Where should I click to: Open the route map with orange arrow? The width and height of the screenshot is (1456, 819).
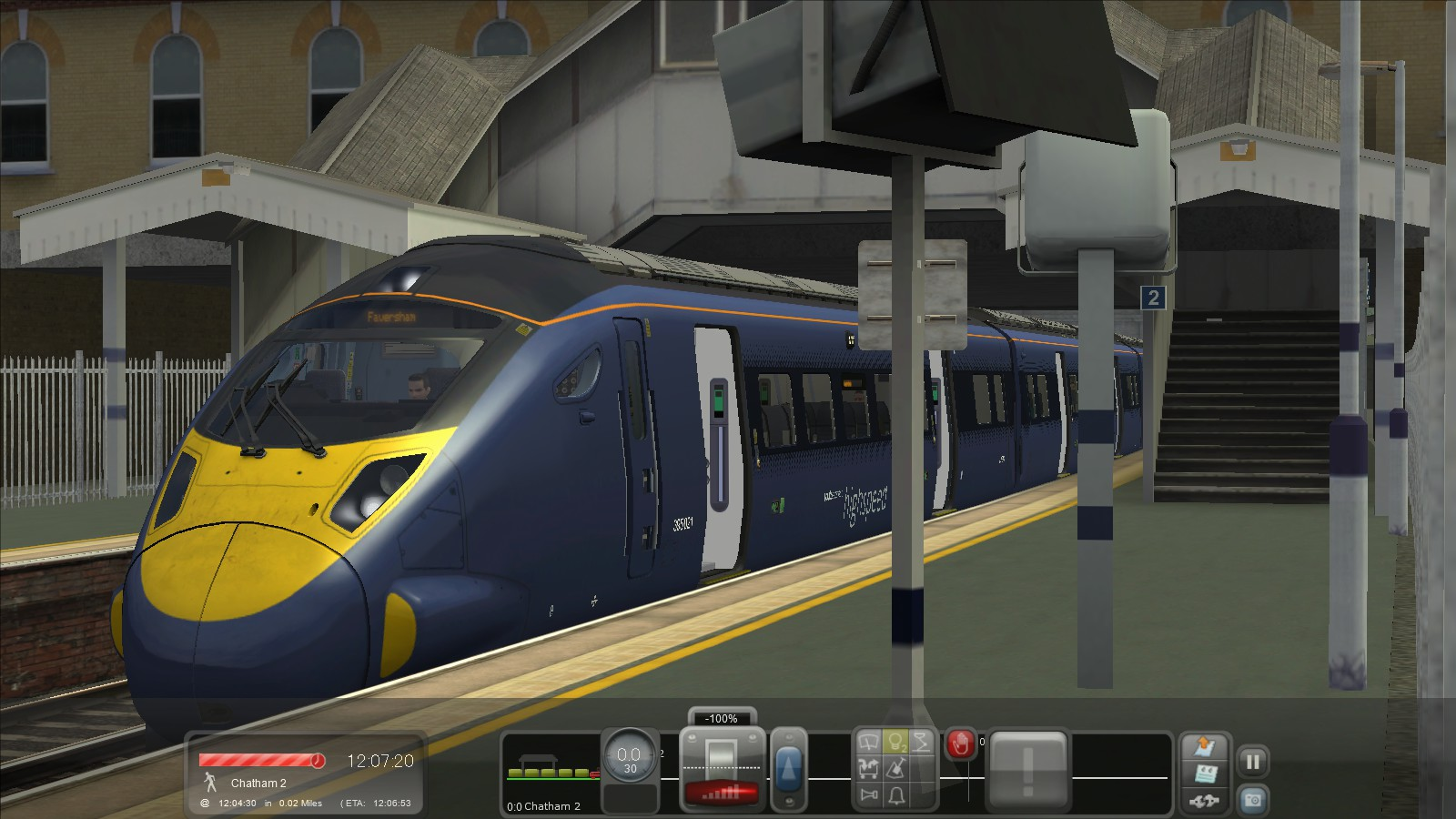(1204, 748)
